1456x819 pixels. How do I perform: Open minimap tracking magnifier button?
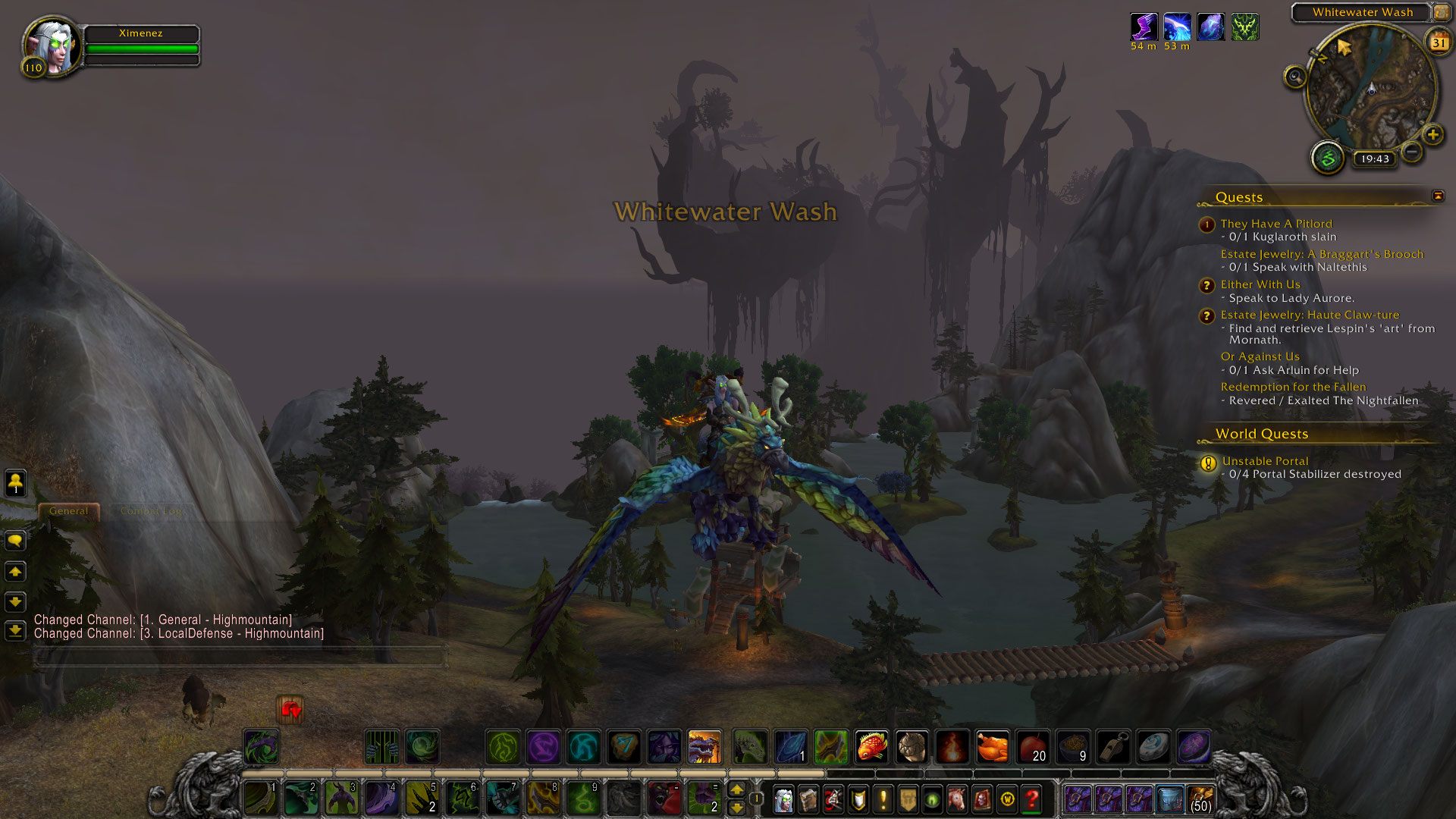[x=1295, y=77]
